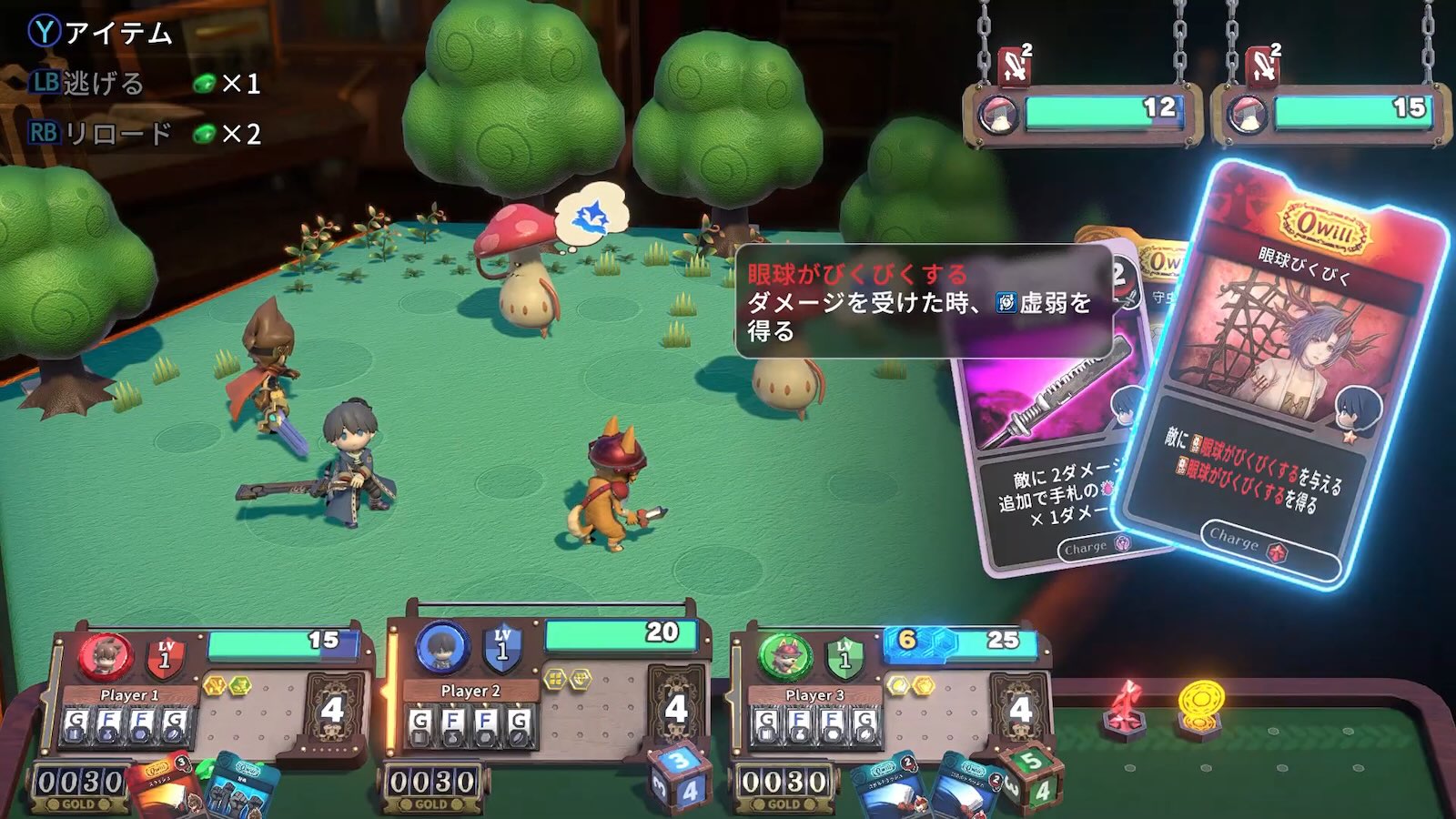Open Player 2's card deck pile
This screenshot has width=1456, height=819.
[x=675, y=708]
